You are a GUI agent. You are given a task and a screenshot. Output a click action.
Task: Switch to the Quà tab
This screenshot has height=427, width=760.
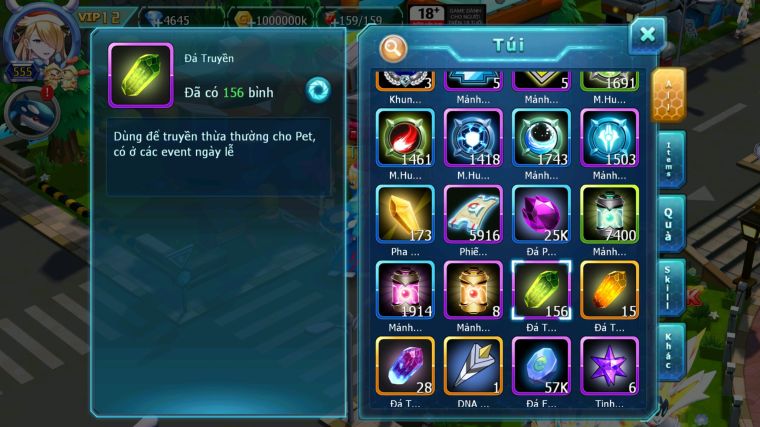coord(671,223)
